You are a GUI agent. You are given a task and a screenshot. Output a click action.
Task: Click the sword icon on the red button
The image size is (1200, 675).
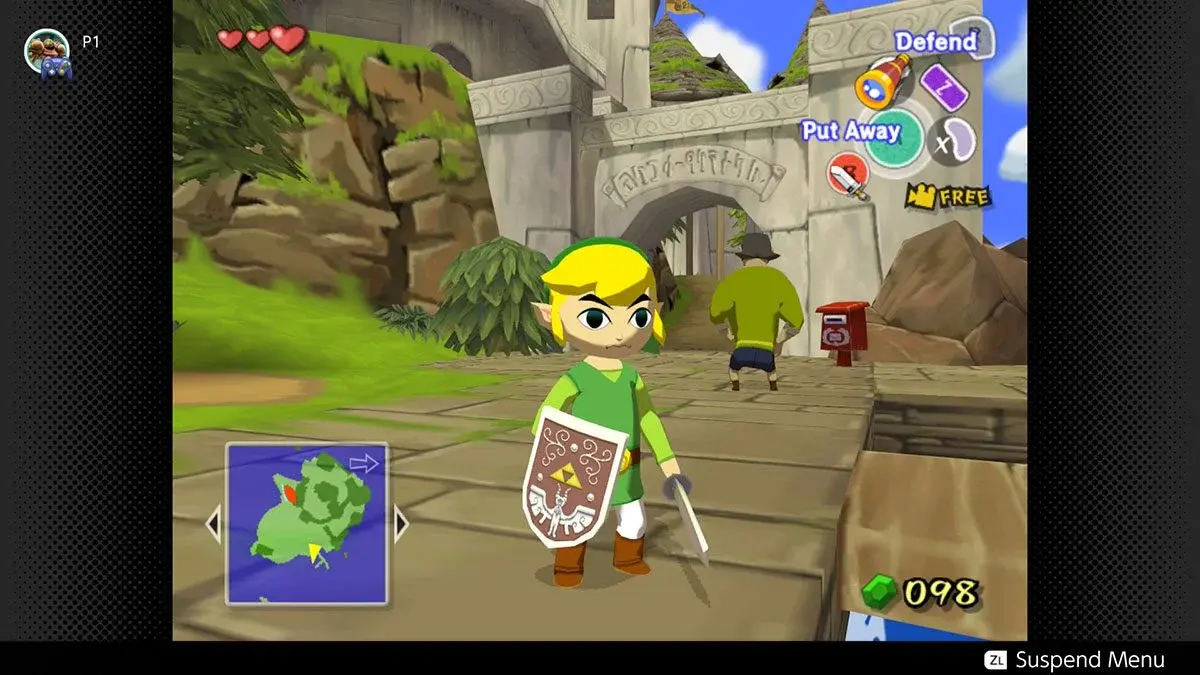click(847, 177)
